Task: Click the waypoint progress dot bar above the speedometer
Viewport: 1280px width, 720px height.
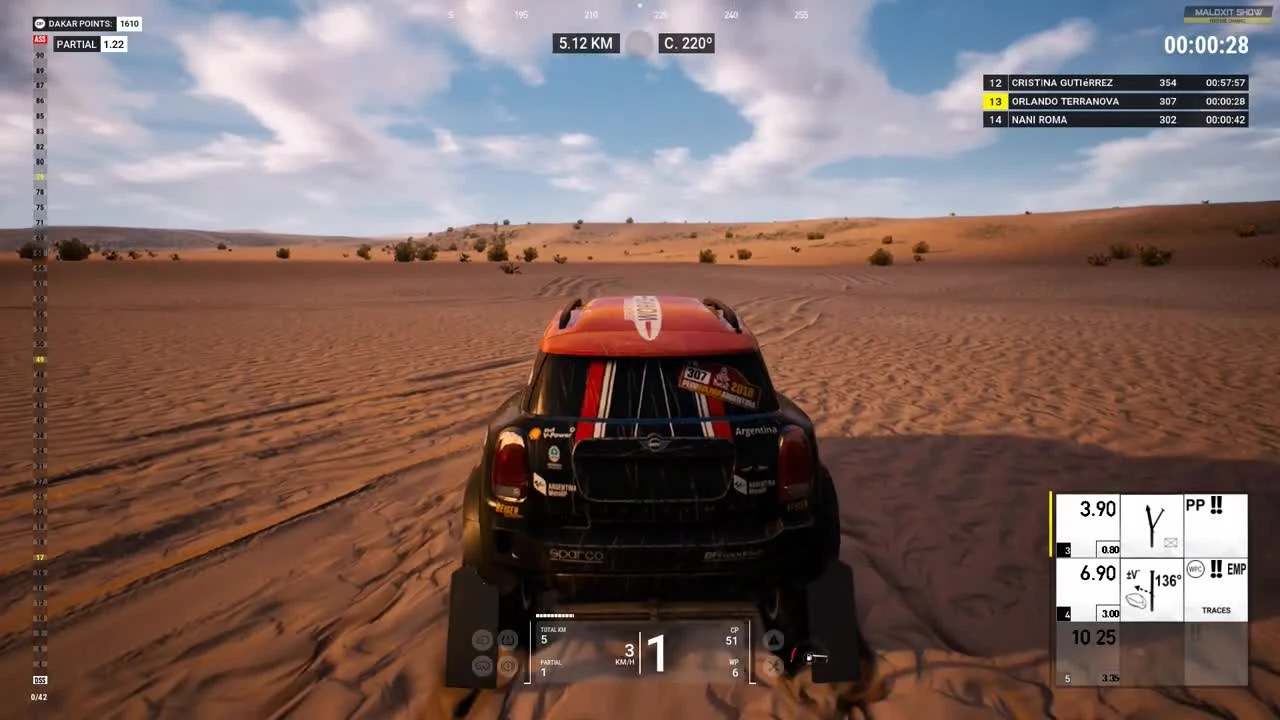Action: 556,615
